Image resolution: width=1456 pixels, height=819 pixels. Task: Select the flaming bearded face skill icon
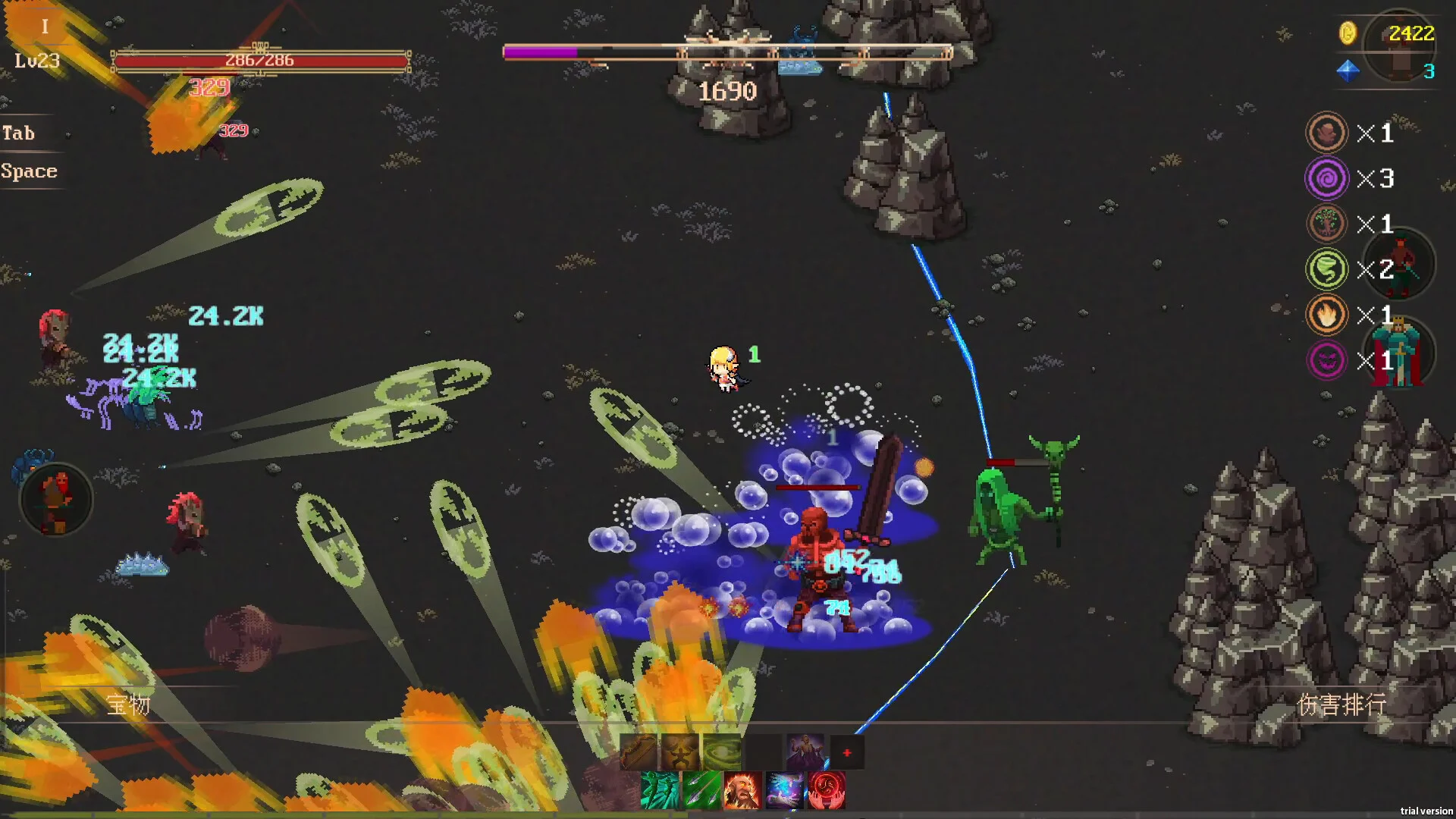[742, 790]
